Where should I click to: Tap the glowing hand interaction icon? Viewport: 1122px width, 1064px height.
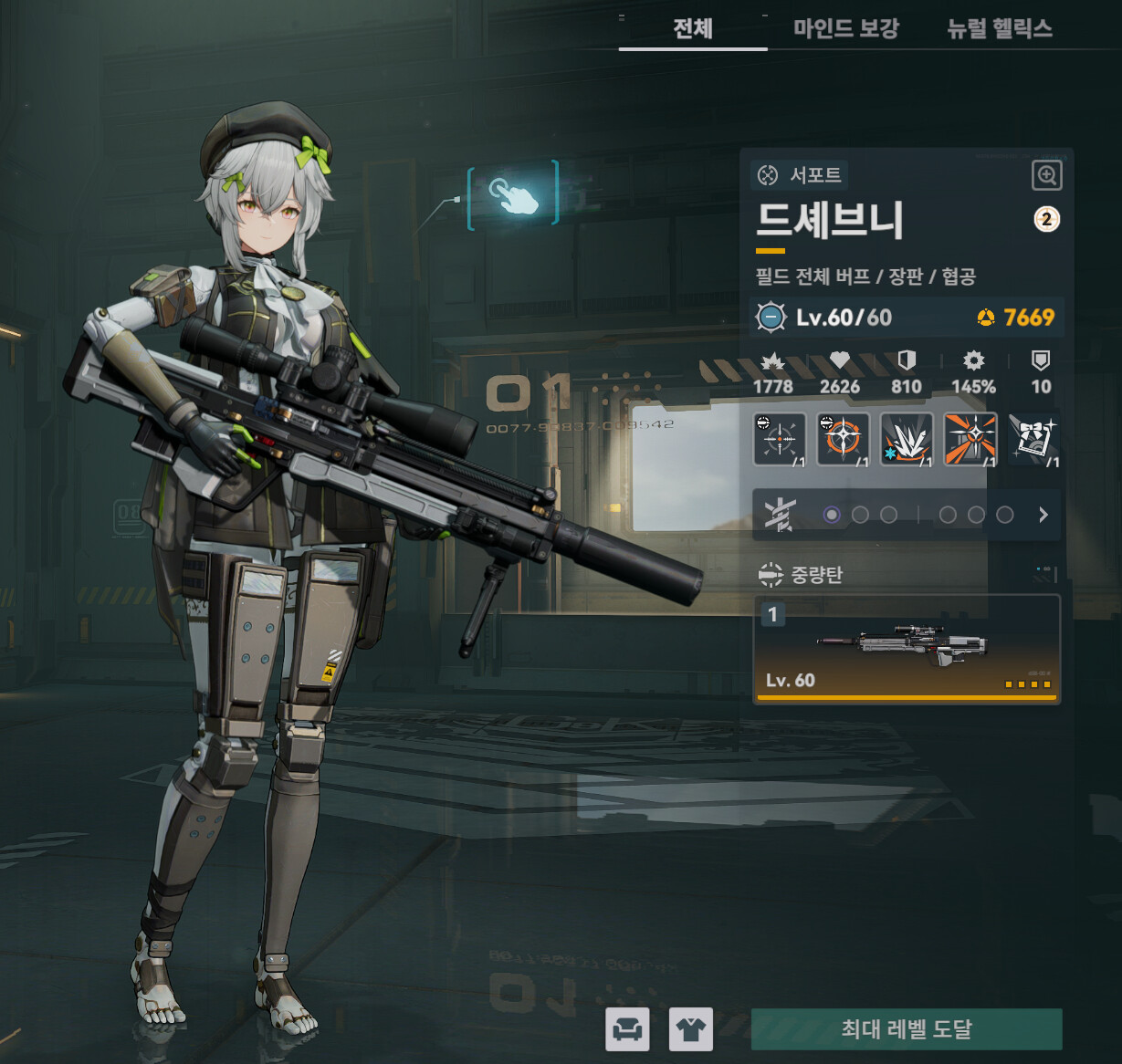click(513, 195)
